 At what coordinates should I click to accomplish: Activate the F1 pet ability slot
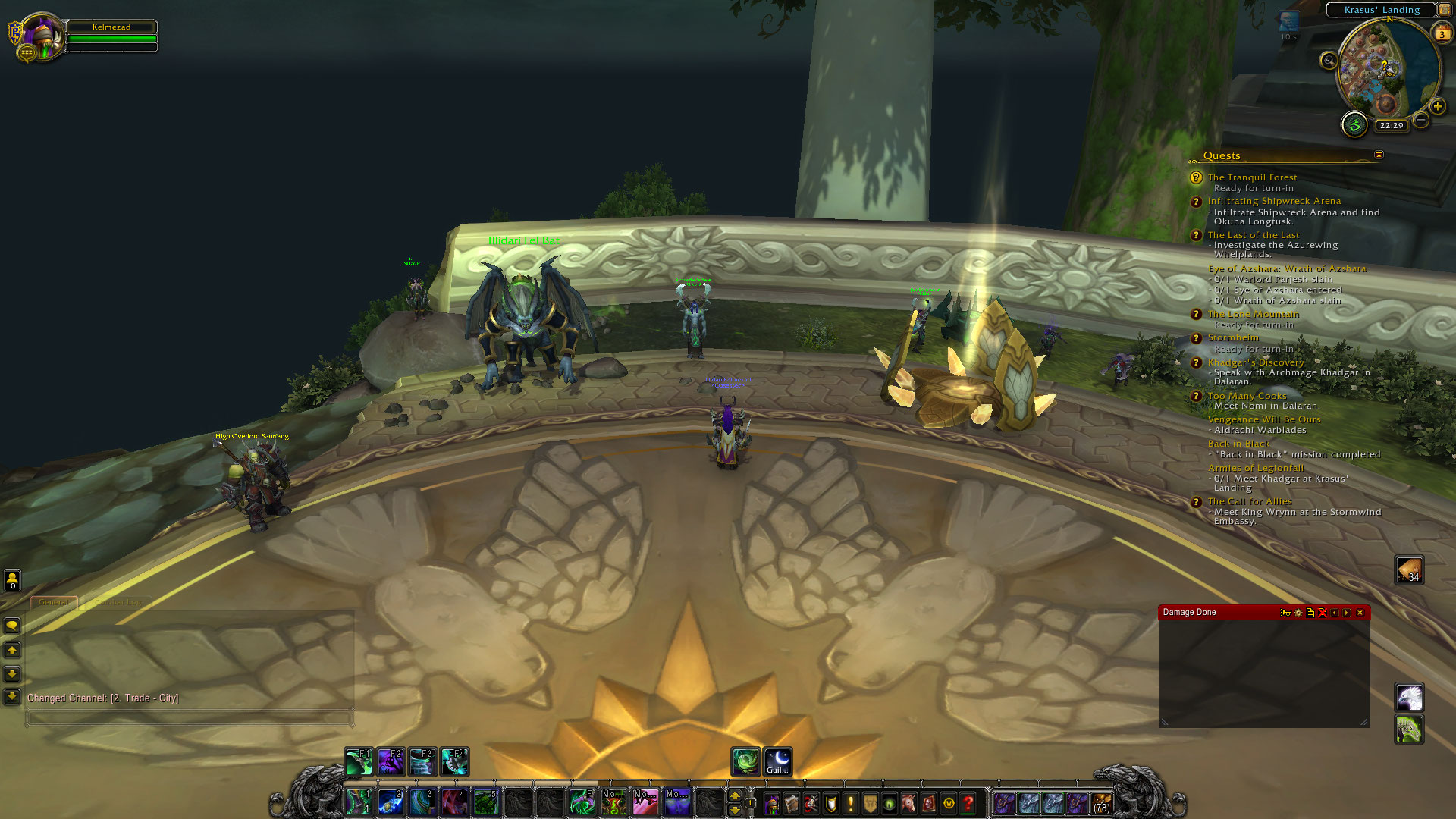(x=359, y=761)
